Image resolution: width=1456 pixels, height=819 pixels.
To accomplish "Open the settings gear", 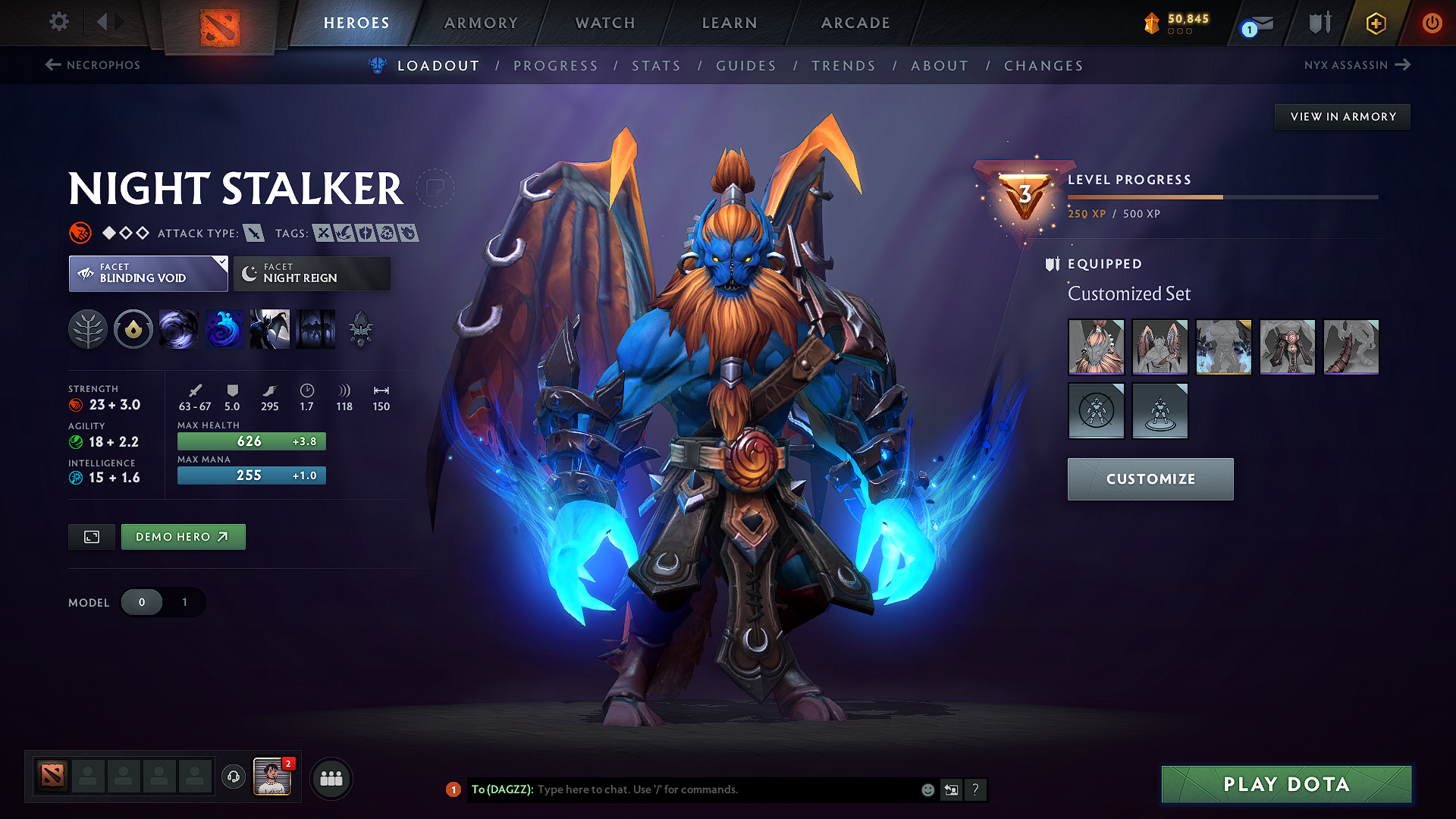I will [58, 22].
